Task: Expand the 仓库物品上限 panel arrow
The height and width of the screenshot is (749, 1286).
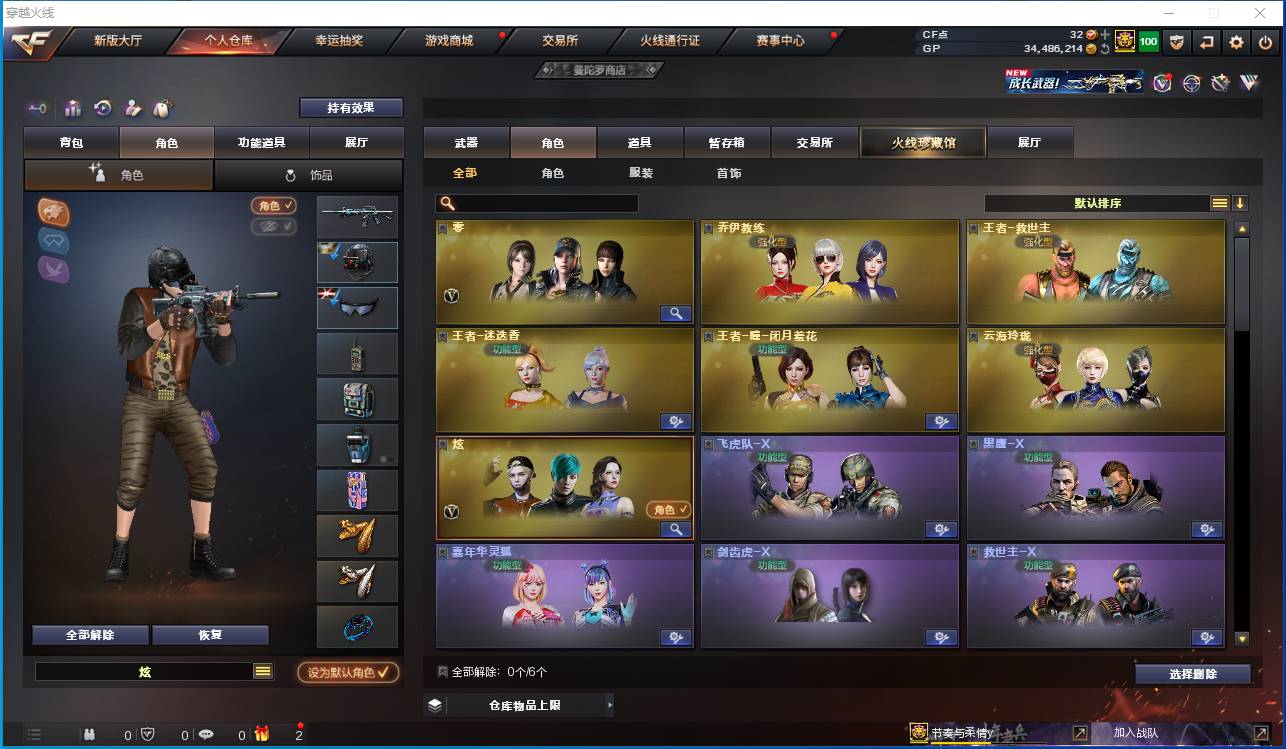Action: [x=611, y=704]
